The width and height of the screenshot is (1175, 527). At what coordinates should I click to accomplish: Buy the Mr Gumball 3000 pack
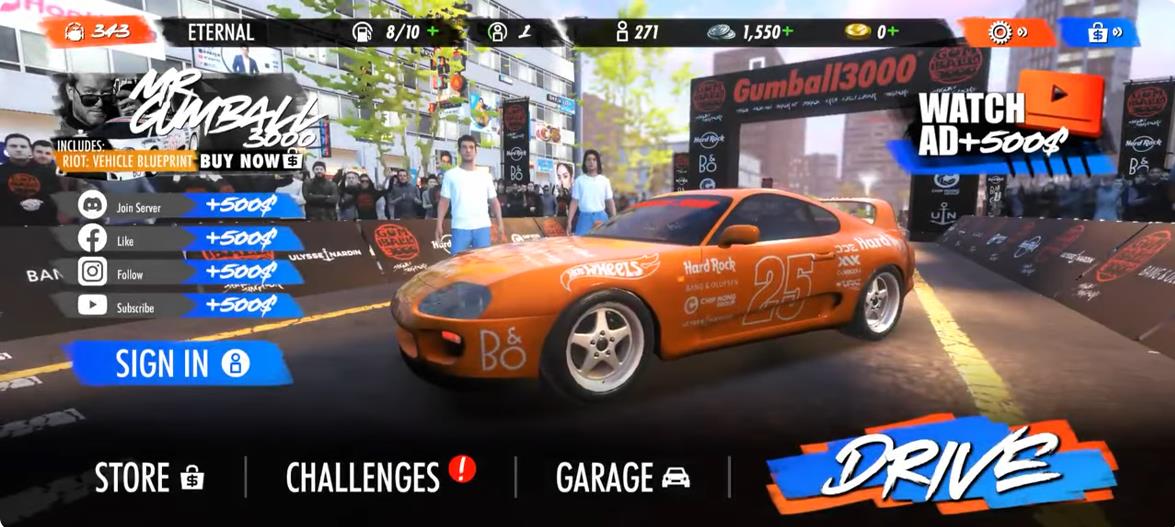pos(250,160)
